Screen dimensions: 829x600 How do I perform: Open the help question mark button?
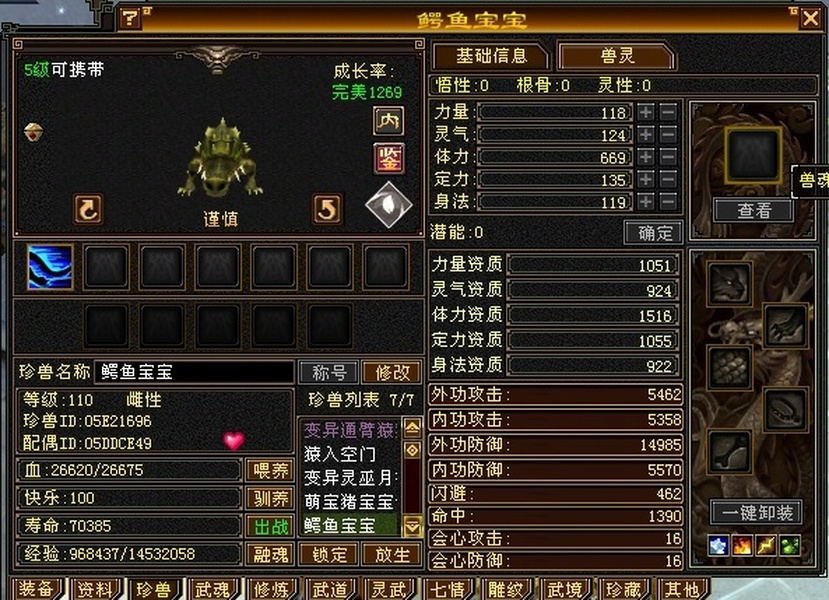click(x=130, y=18)
